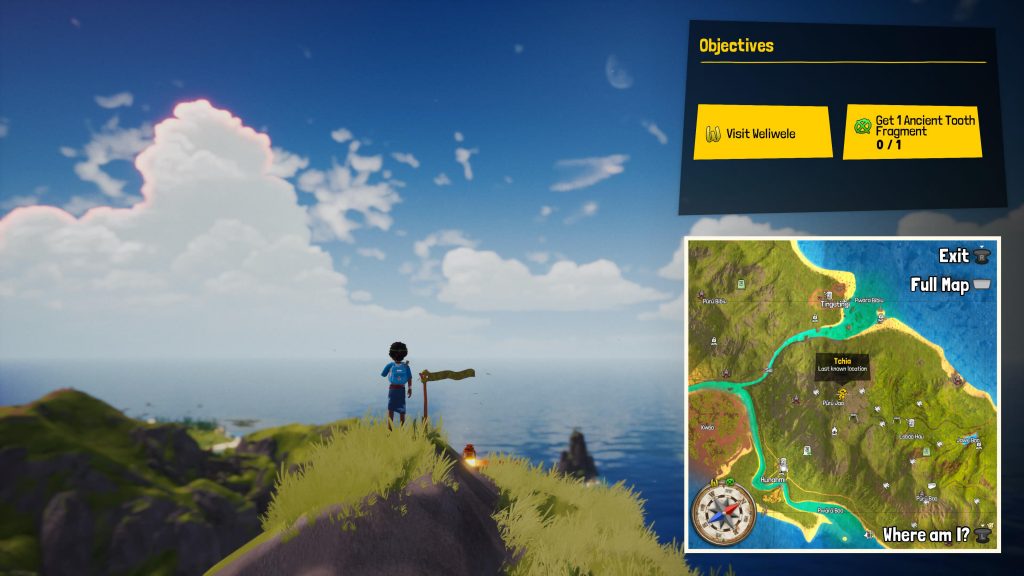
Task: Select Tchia's last known location marker
Action: coord(843,392)
